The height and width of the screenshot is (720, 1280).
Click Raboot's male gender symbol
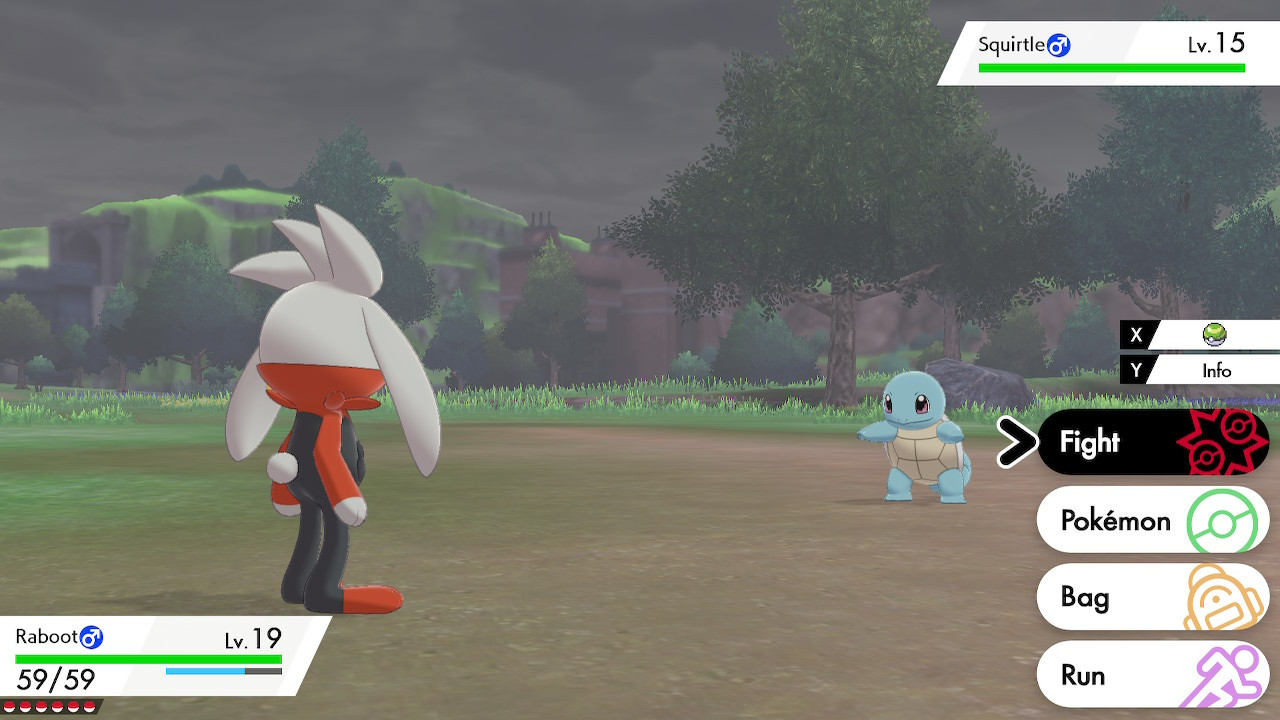coord(91,636)
